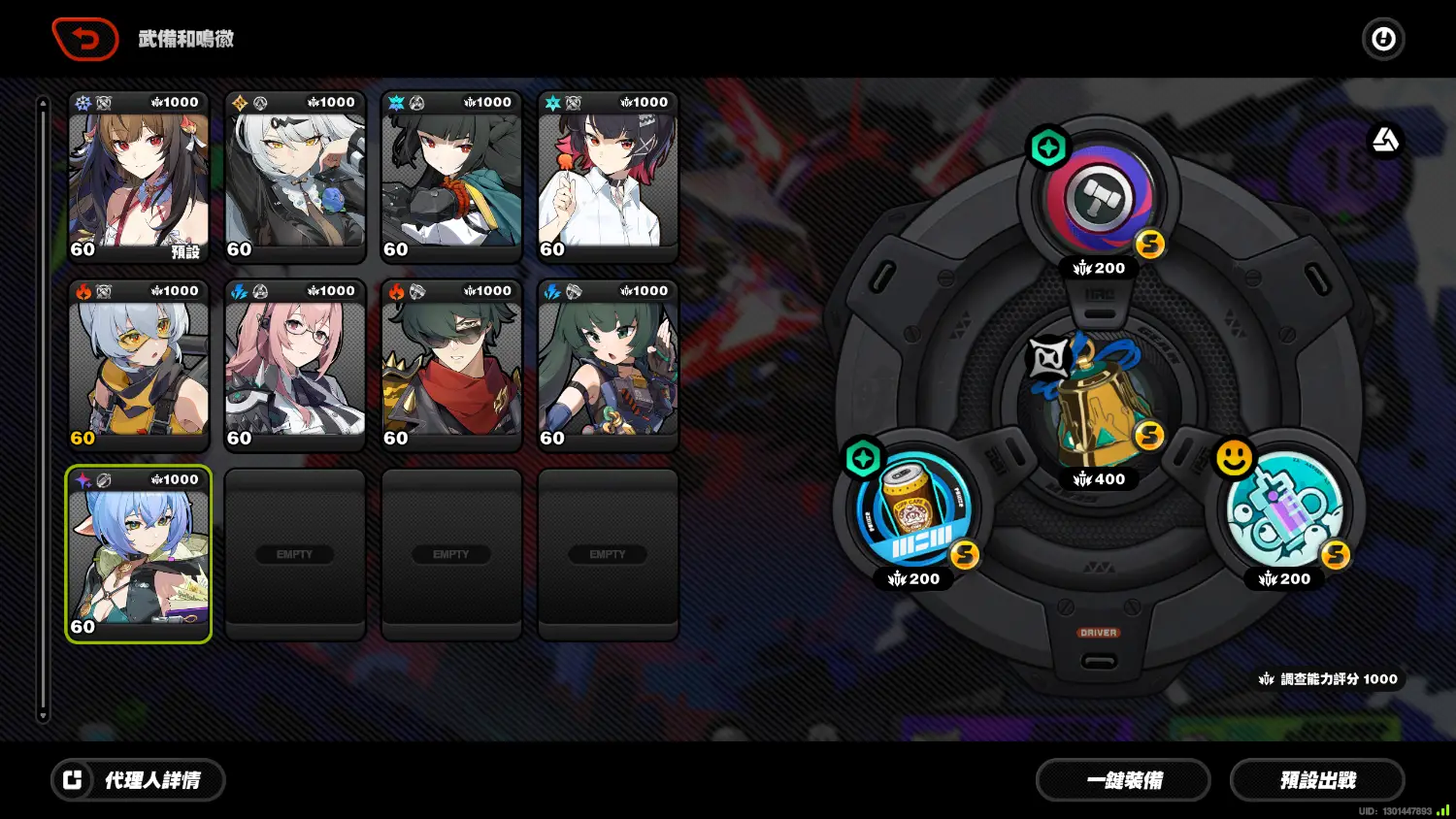Choose the black-haired agent in green cloak
Viewport: 1456px width, 819px height.
point(451,179)
